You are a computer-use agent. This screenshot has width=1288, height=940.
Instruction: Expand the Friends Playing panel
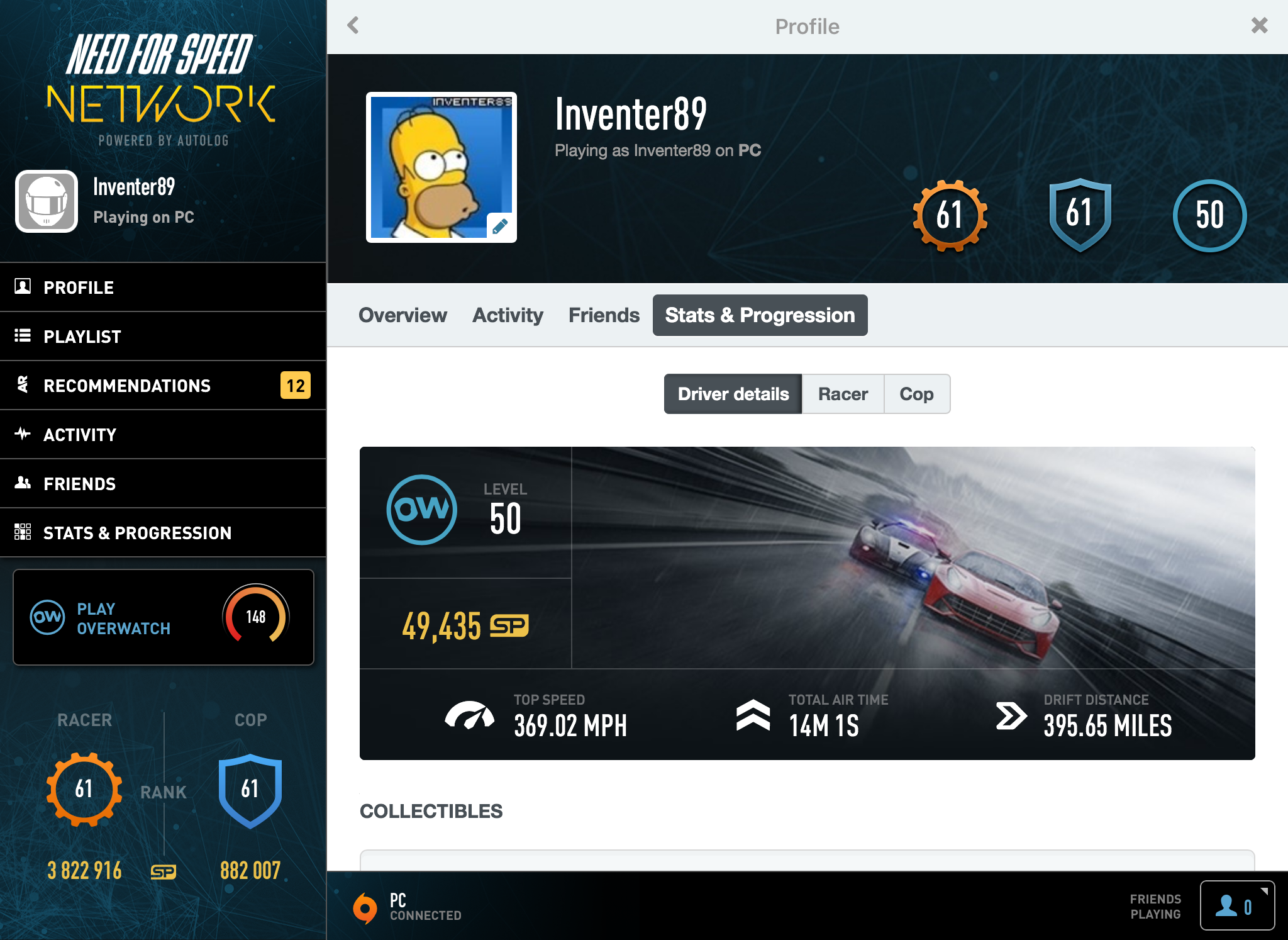click(1238, 906)
